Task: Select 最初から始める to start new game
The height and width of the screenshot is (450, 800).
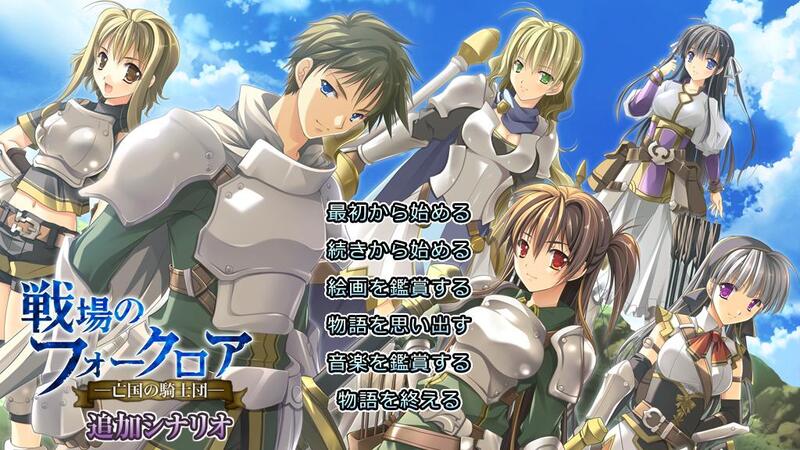Action: (399, 213)
